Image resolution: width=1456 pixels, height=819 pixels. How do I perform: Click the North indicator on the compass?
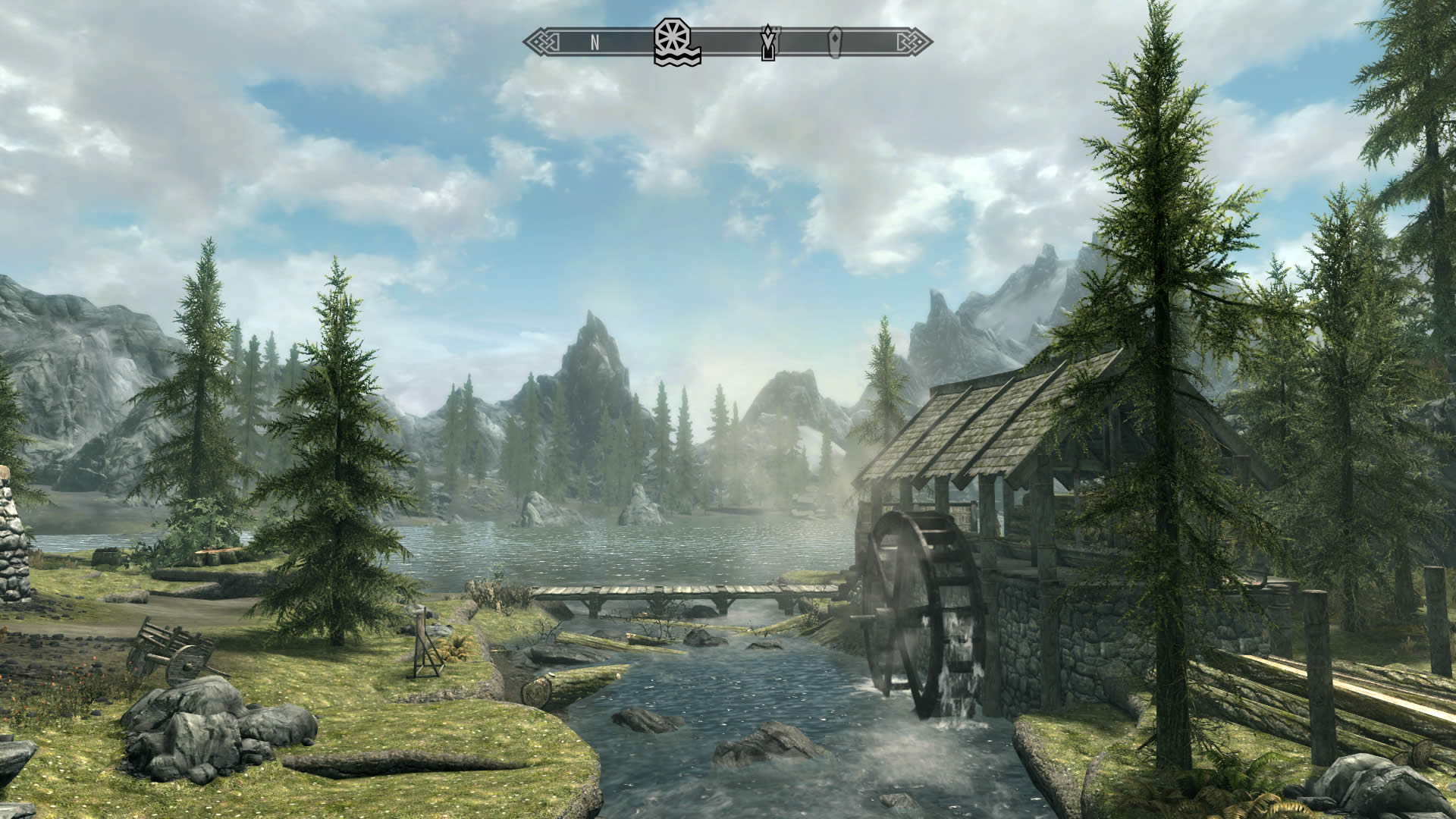595,42
